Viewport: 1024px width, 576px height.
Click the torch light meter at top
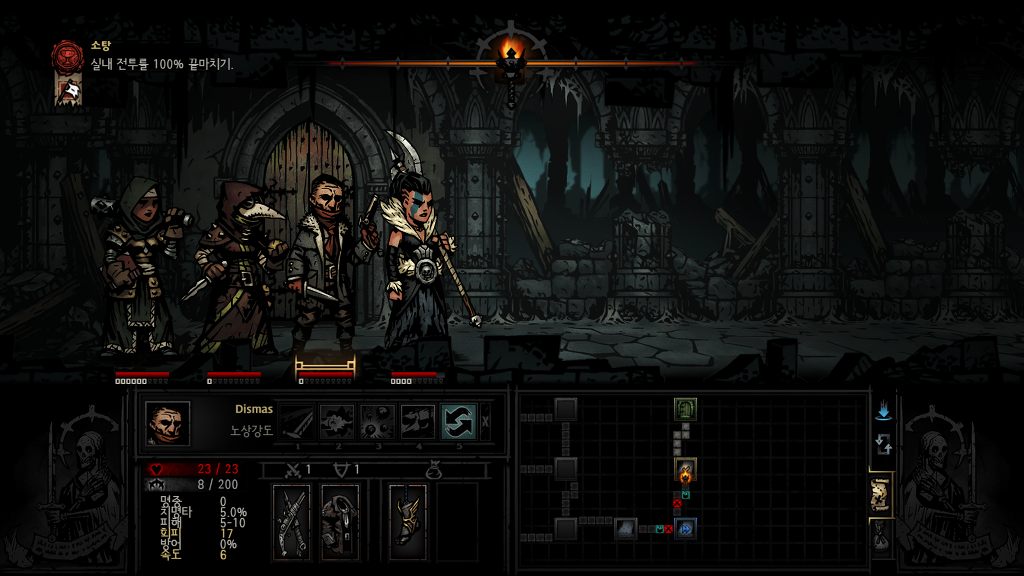[511, 55]
